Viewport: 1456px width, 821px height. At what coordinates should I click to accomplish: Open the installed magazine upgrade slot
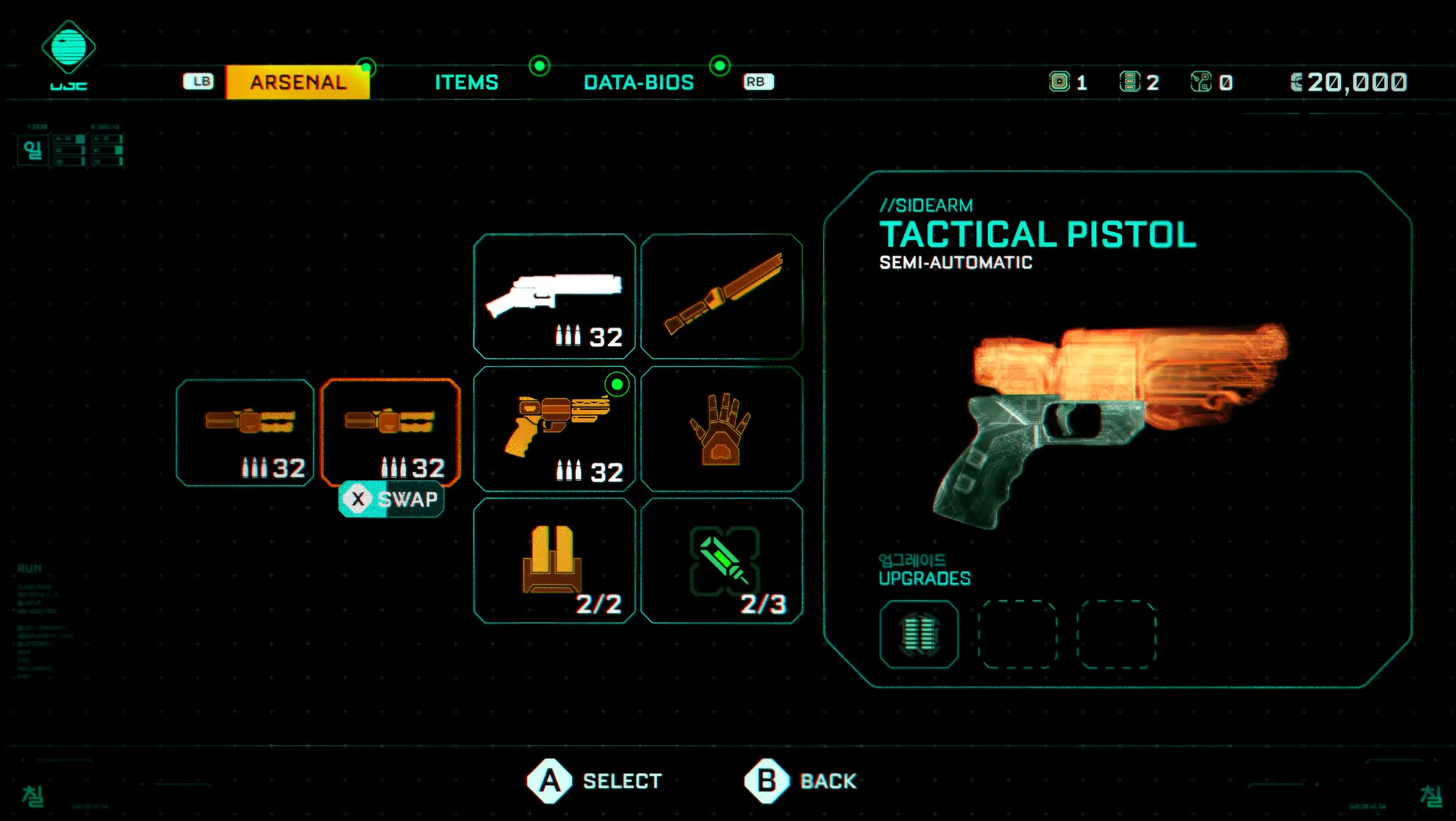click(918, 634)
